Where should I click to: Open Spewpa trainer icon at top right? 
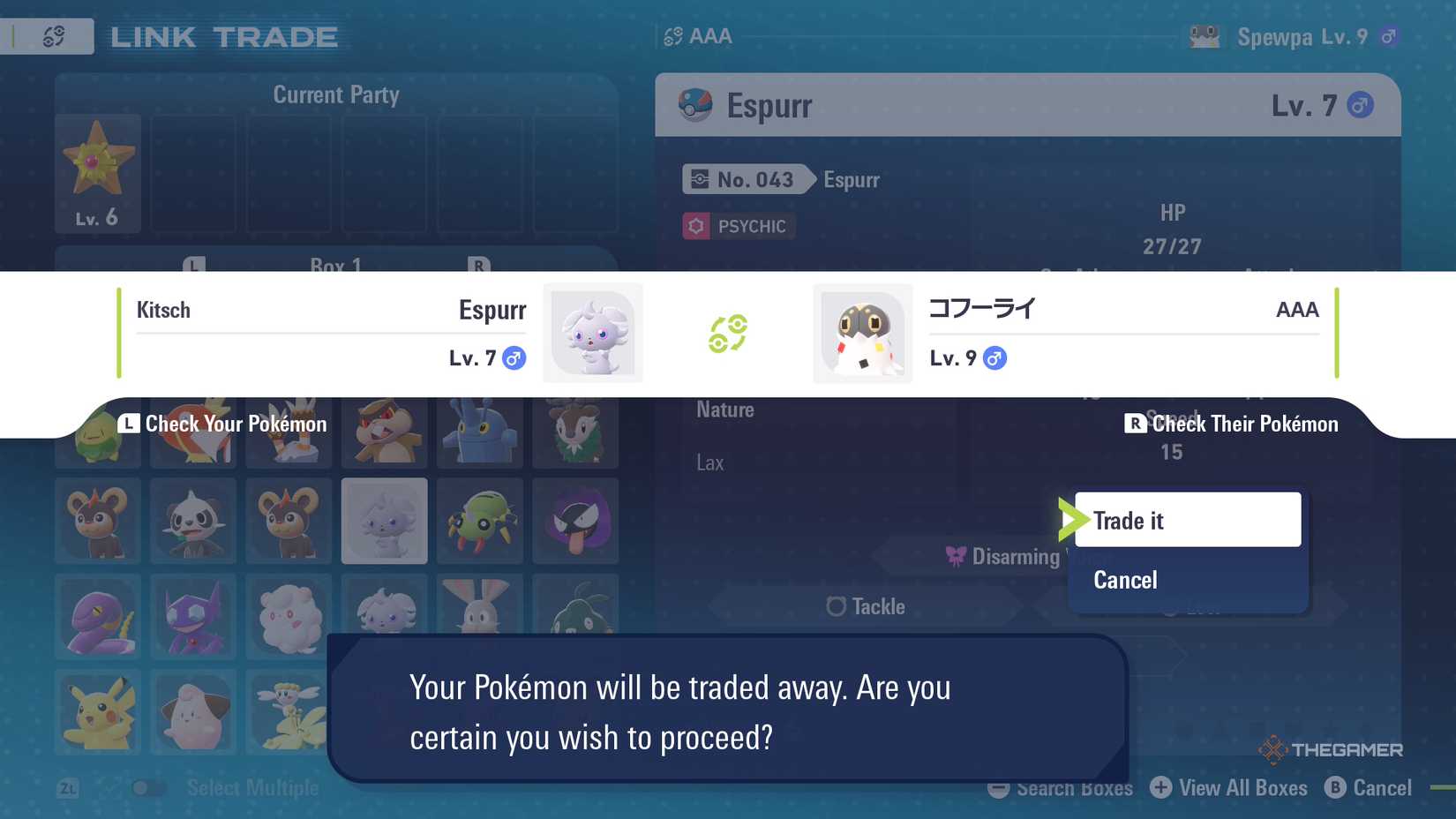pyautogui.click(x=1206, y=36)
